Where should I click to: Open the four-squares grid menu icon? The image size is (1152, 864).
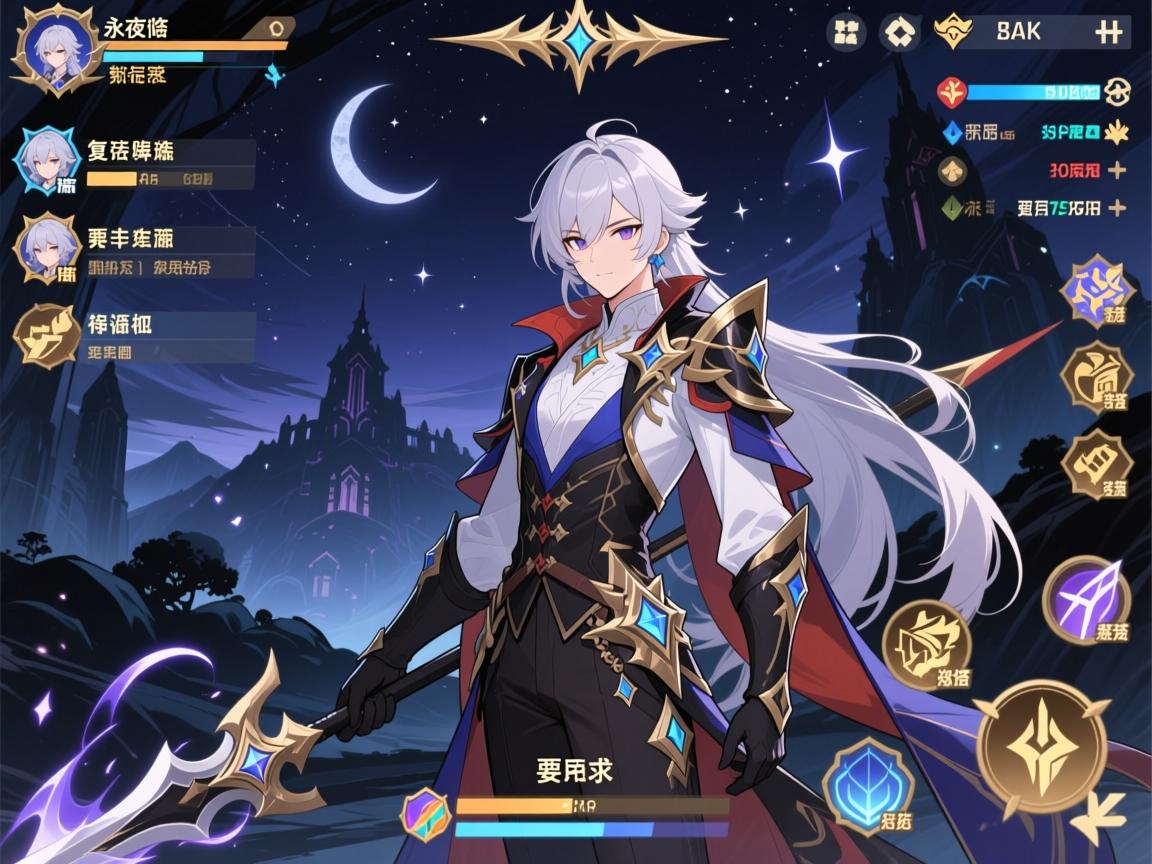coord(846,32)
